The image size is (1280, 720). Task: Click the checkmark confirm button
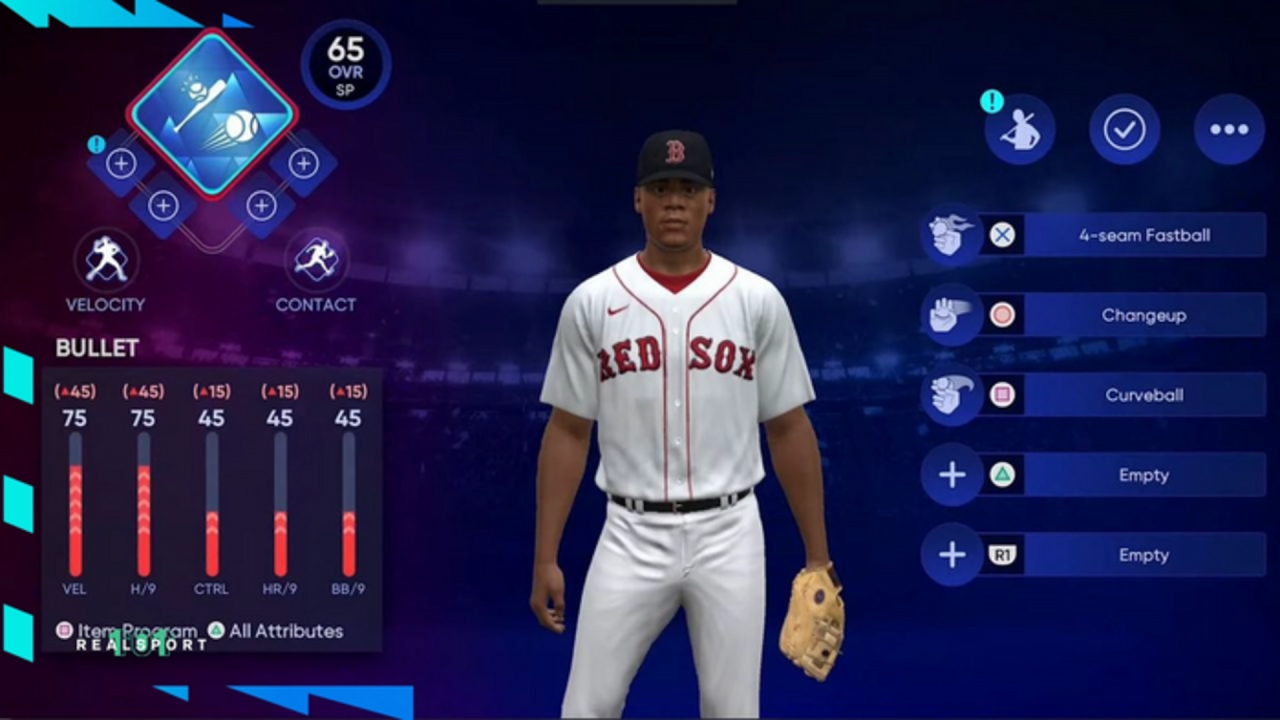point(1124,130)
